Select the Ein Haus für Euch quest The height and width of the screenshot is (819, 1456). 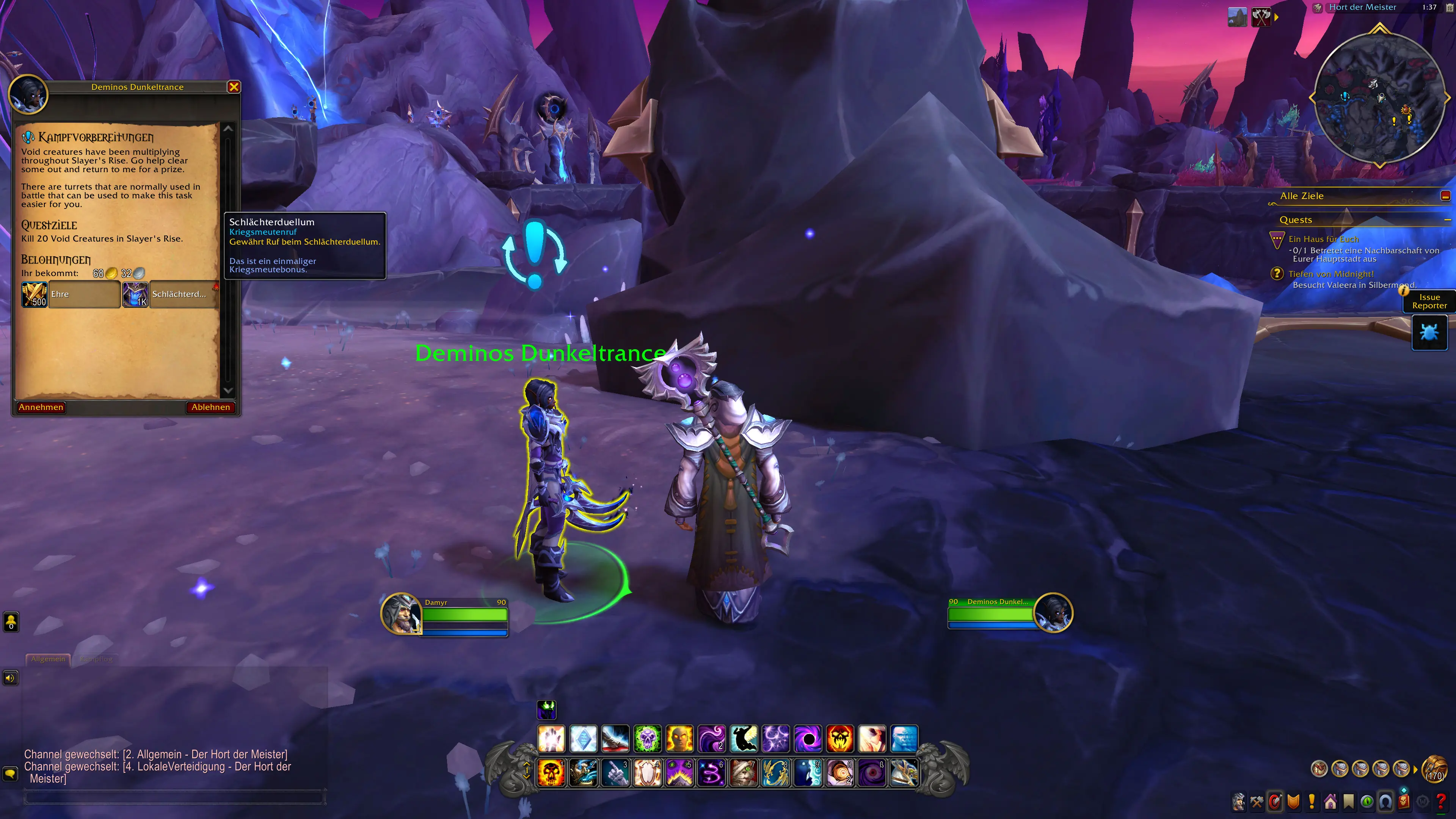(x=1323, y=239)
